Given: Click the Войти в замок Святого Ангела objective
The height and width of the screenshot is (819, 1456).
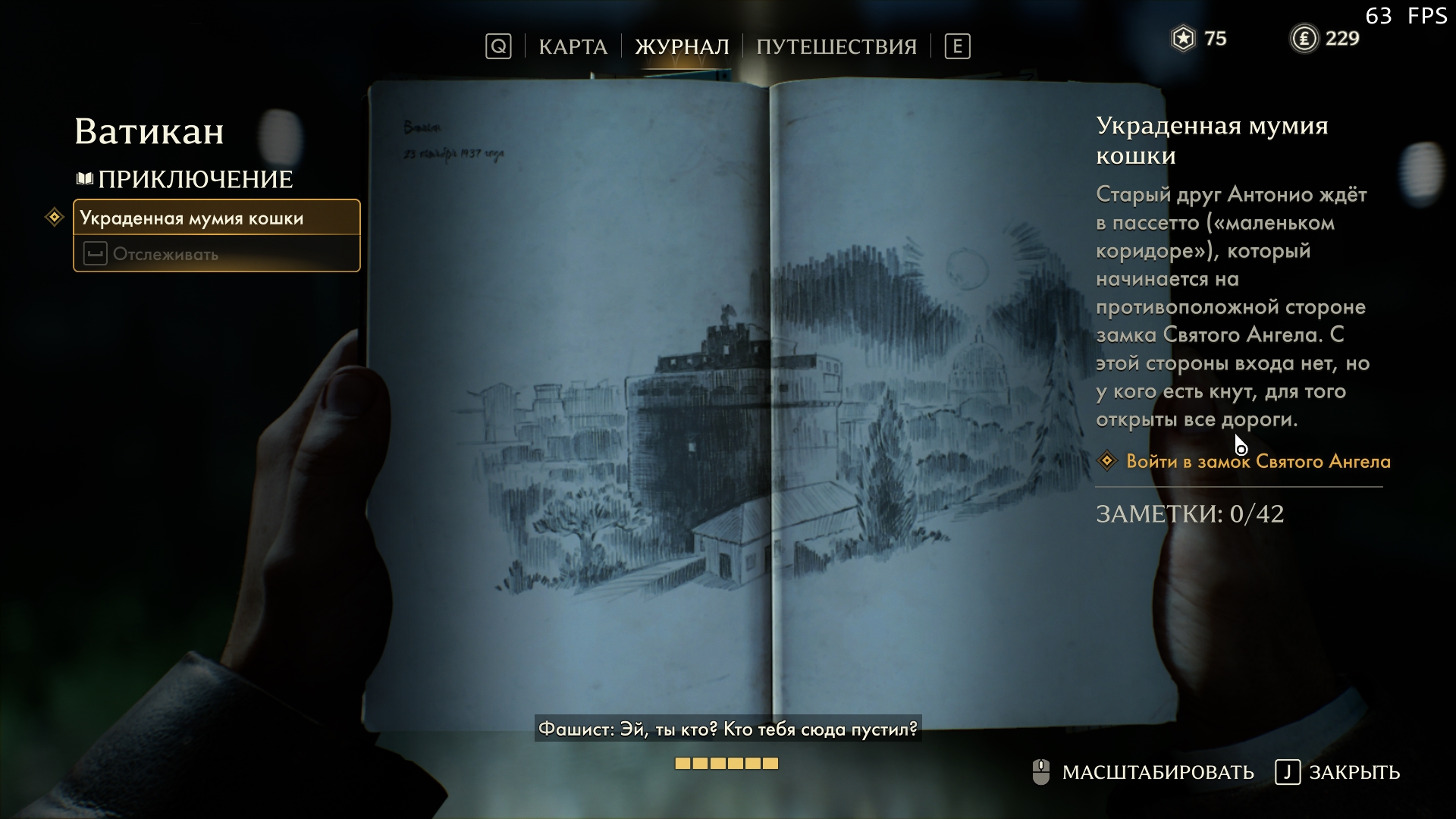Looking at the screenshot, I should 1257,461.
